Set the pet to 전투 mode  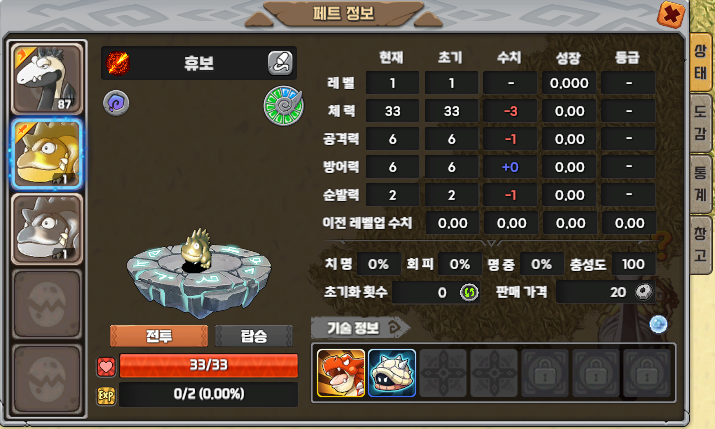point(159,336)
